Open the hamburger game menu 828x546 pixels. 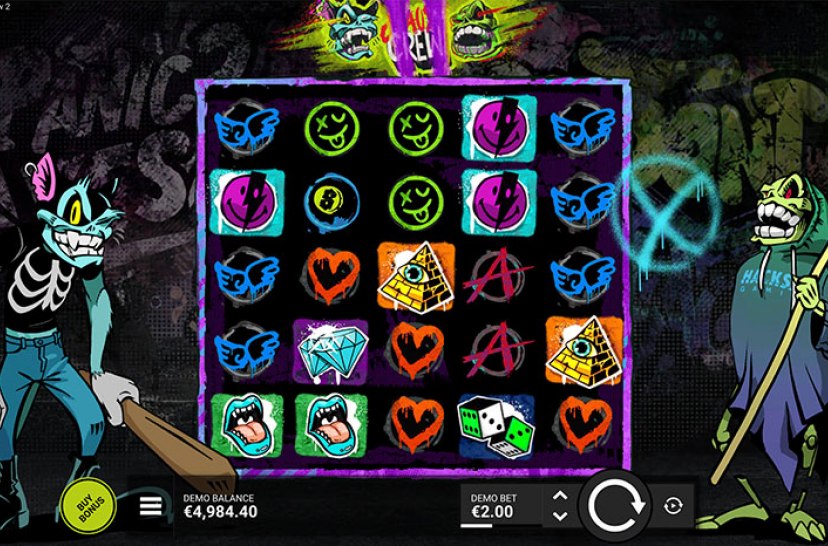click(151, 506)
